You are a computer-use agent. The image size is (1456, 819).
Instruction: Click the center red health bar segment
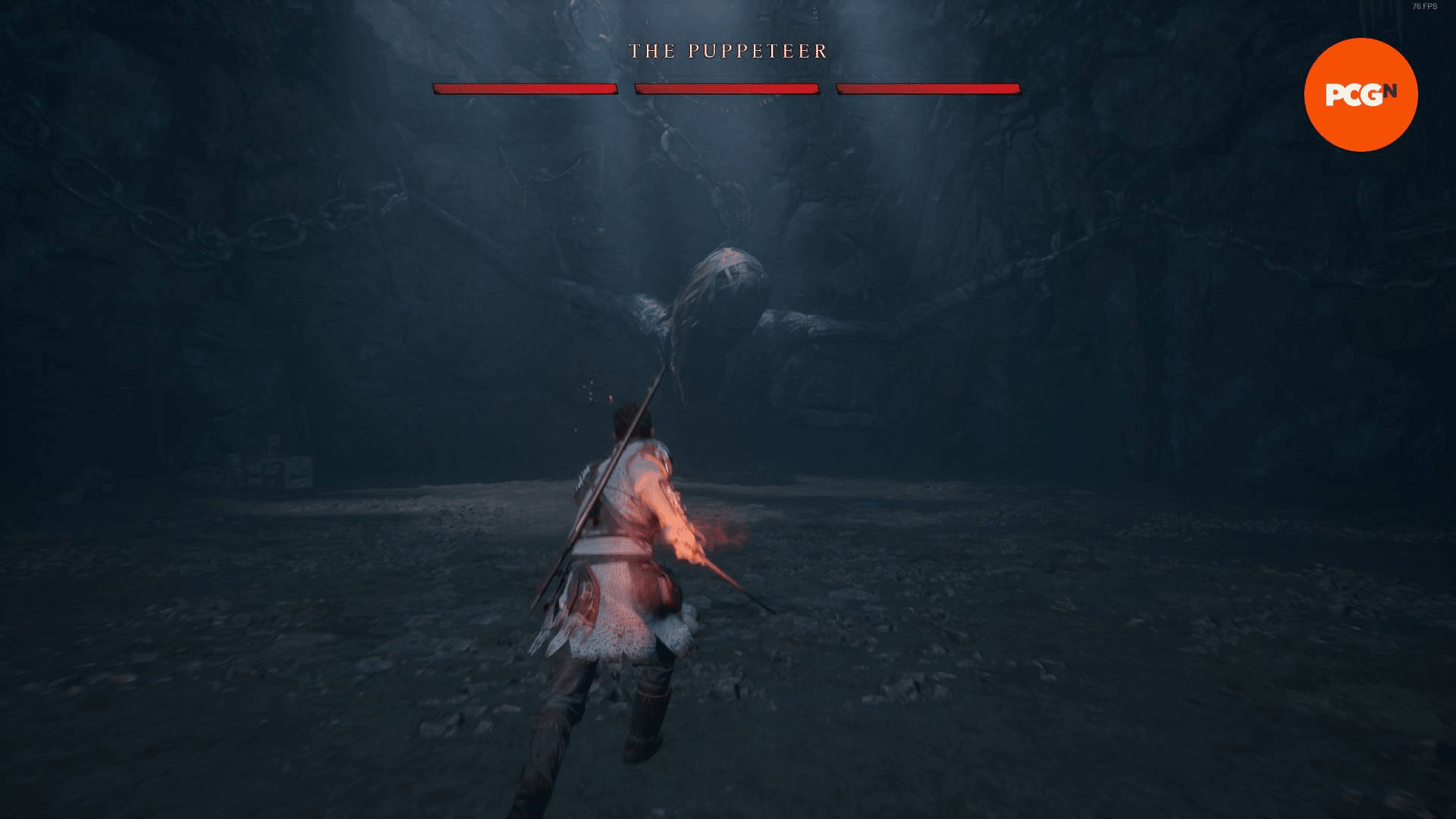726,89
